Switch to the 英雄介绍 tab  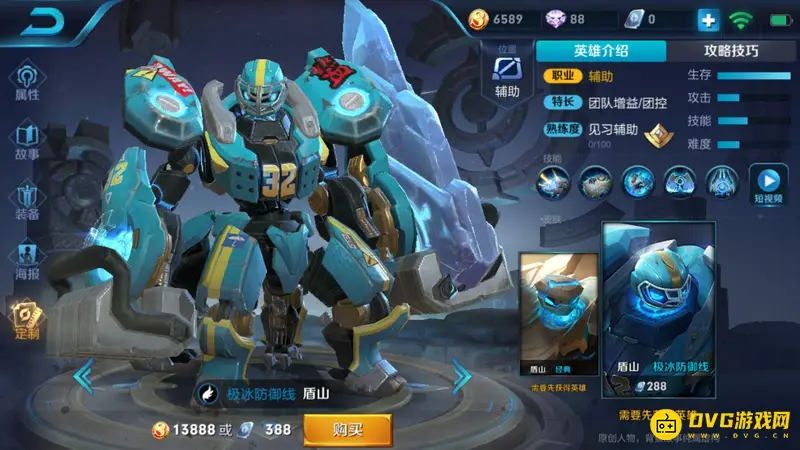point(601,51)
